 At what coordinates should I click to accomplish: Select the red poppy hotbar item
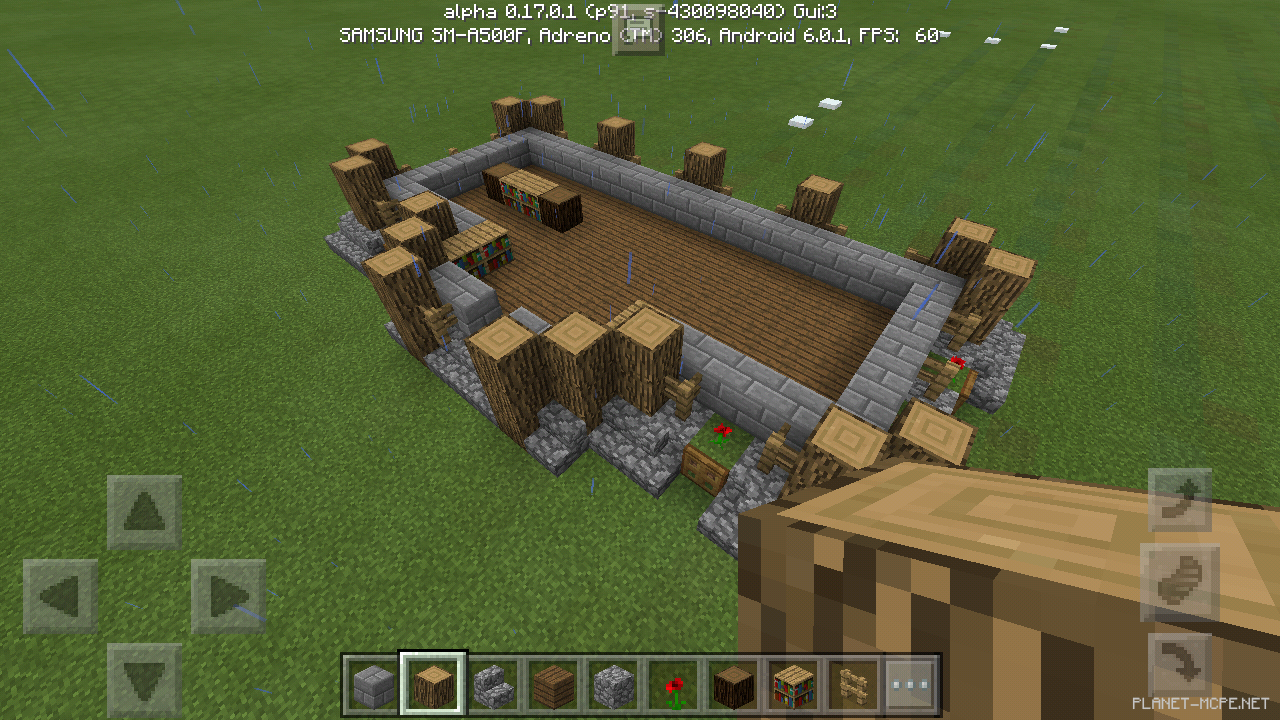coord(672,682)
